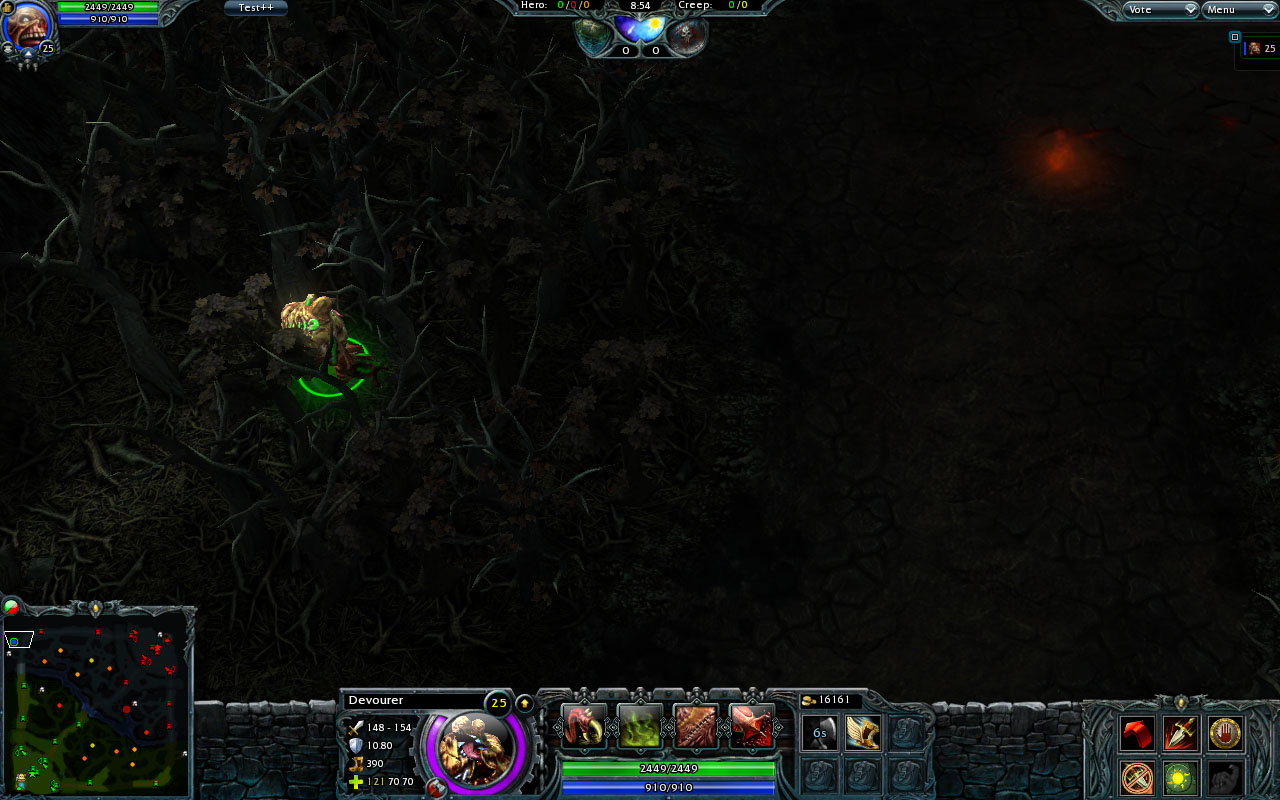Click the gold level-up arrow beside Devourer's level
Image resolution: width=1280 pixels, height=800 pixels.
coord(524,703)
